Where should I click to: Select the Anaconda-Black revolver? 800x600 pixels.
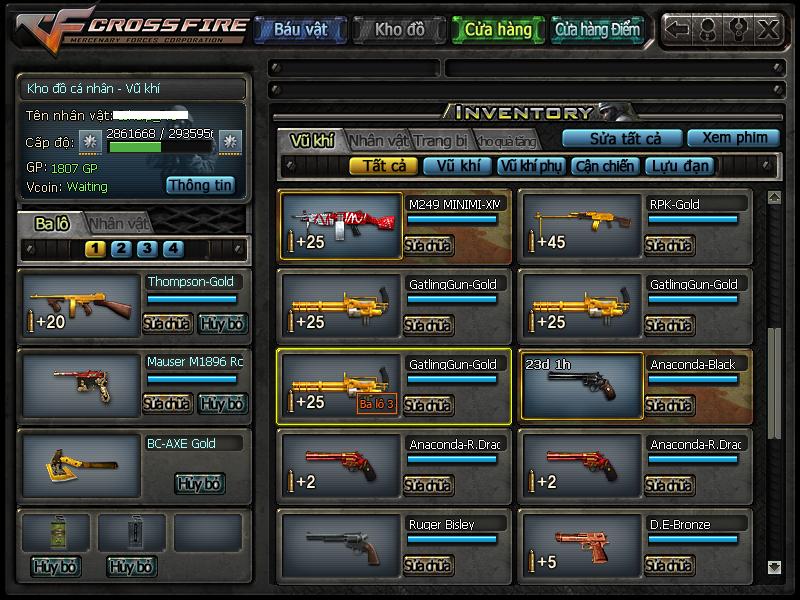click(x=581, y=386)
